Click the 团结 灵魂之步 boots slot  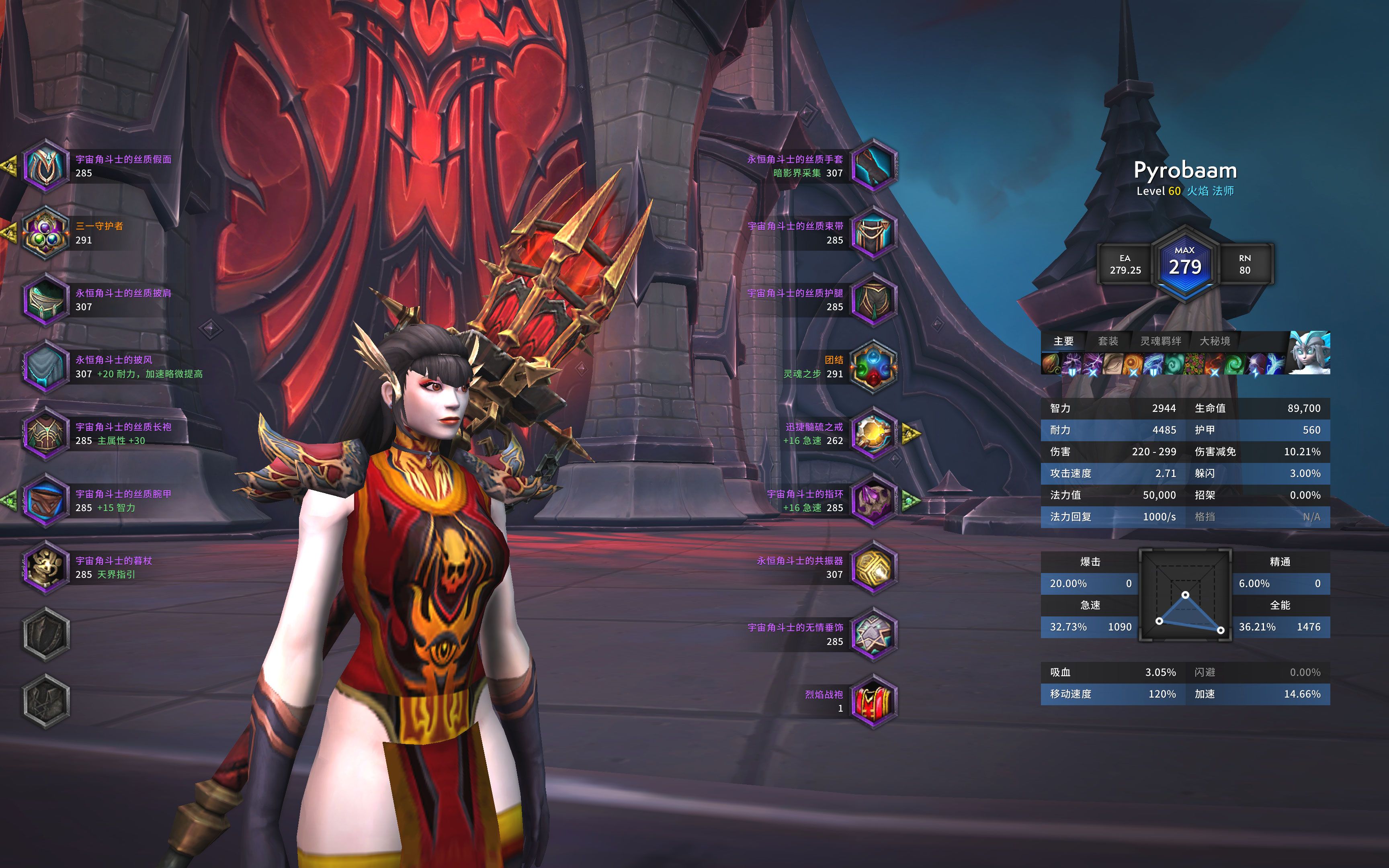[873, 366]
